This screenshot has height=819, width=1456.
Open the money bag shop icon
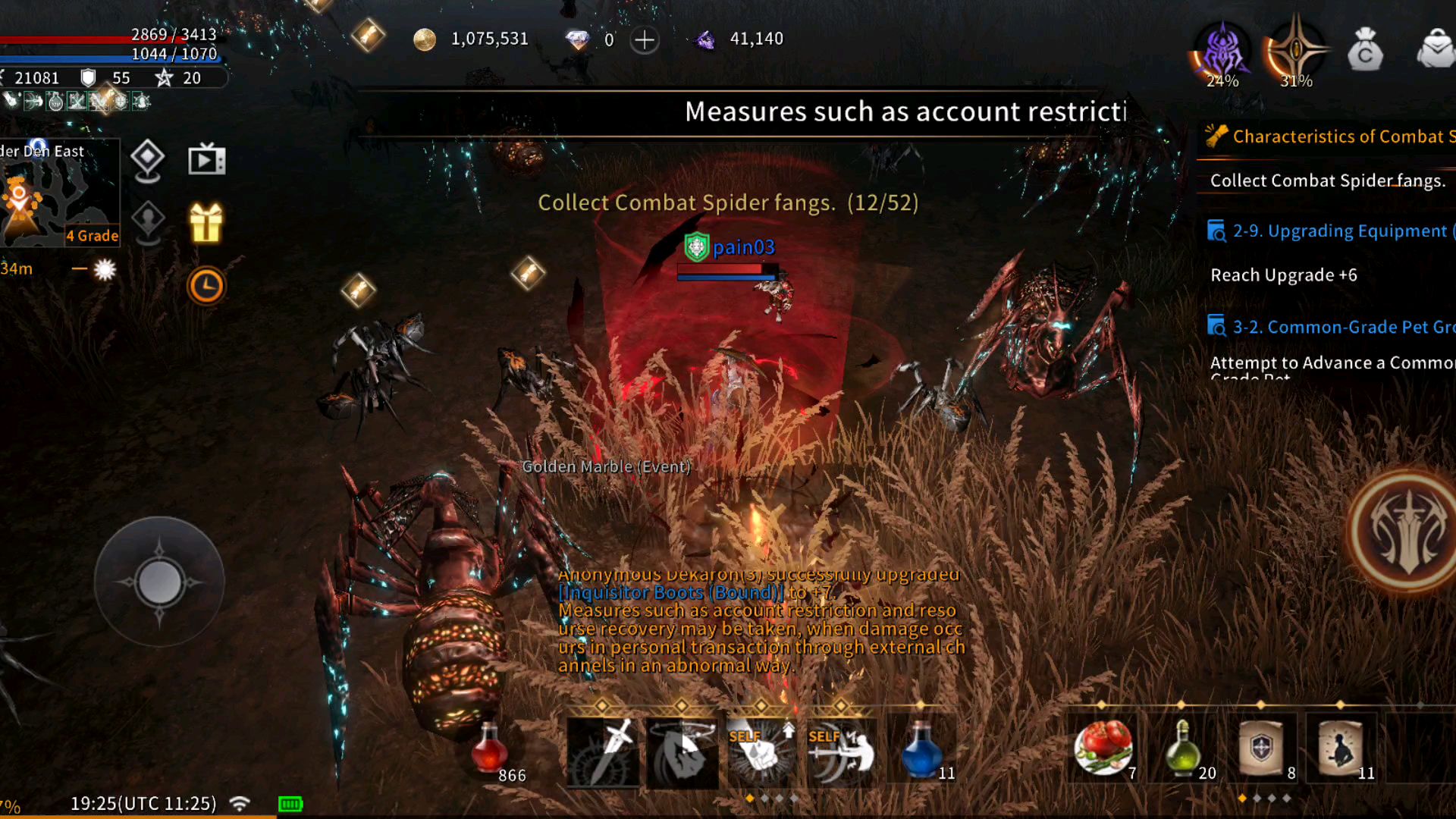pos(1365,50)
